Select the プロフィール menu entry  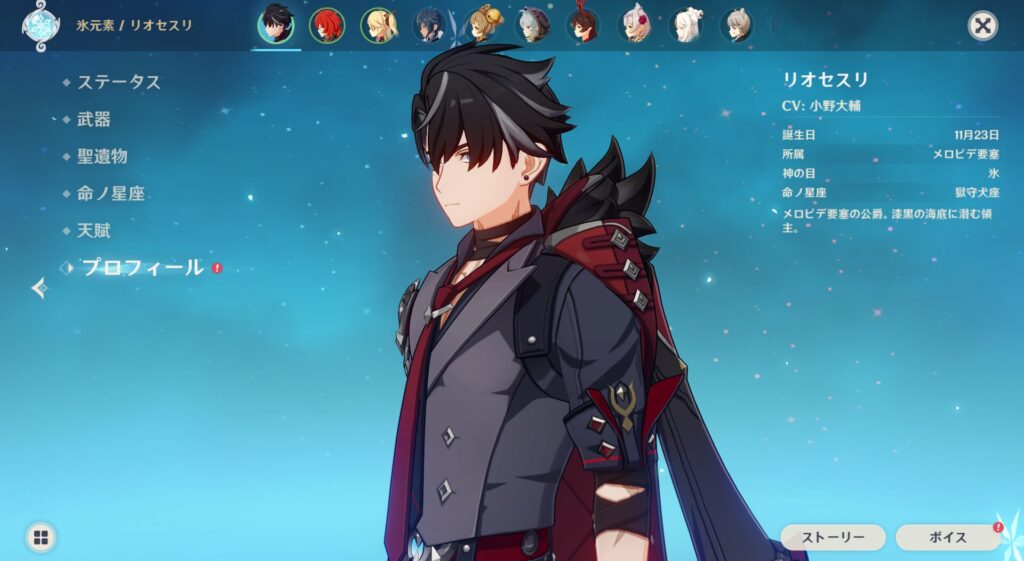(142, 268)
